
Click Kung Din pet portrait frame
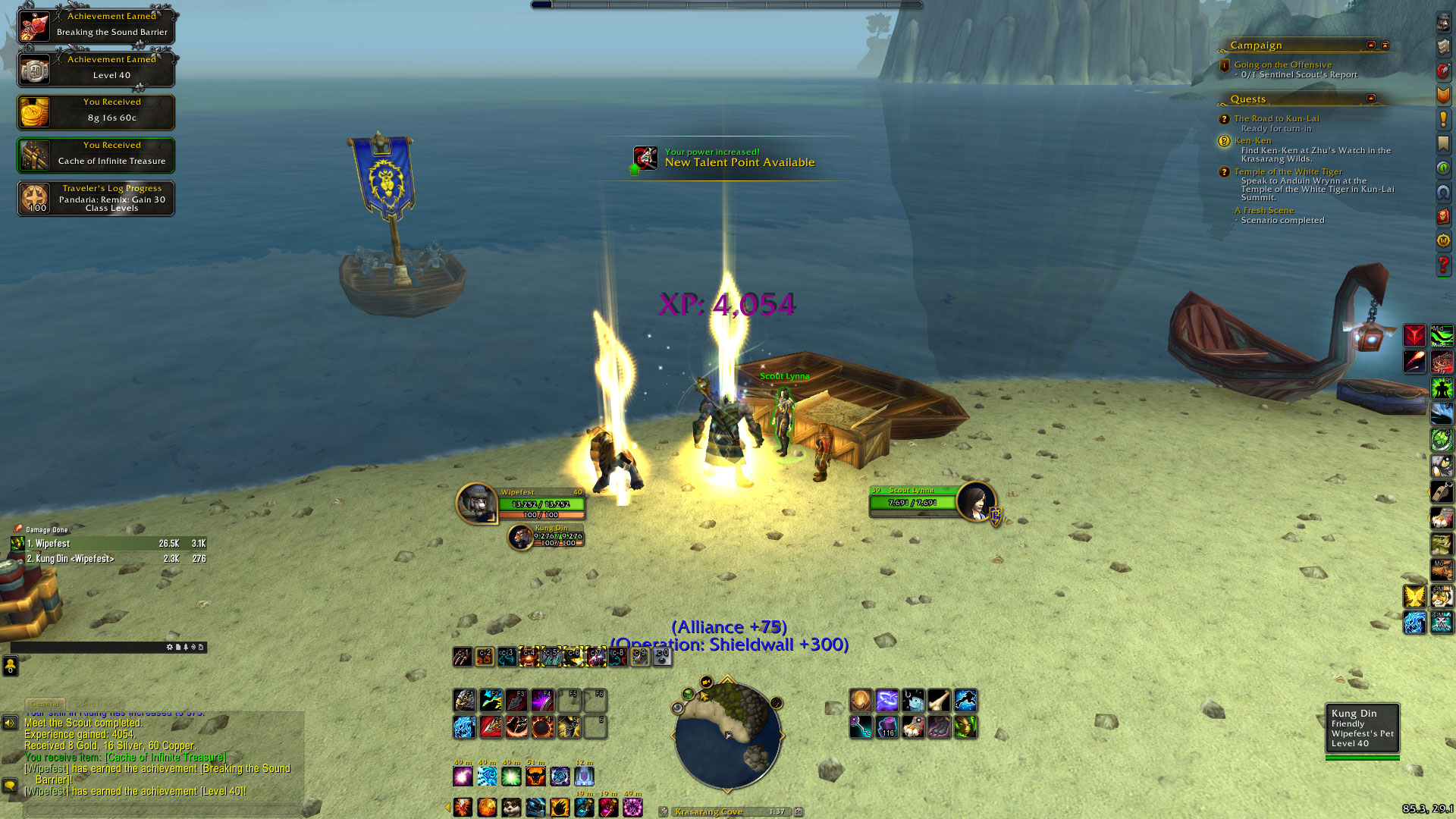tap(521, 537)
